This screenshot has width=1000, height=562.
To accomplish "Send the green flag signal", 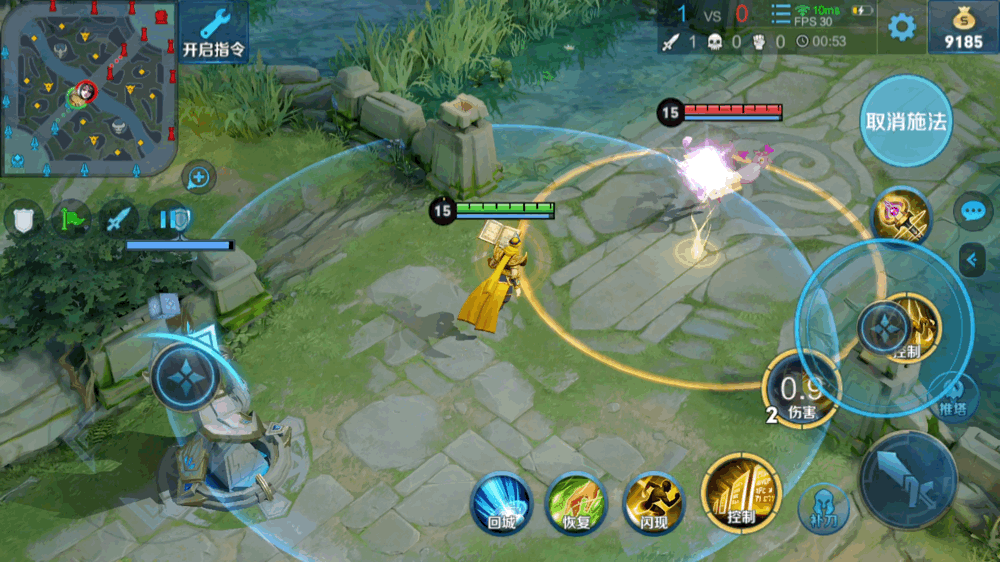I will pyautogui.click(x=71, y=218).
